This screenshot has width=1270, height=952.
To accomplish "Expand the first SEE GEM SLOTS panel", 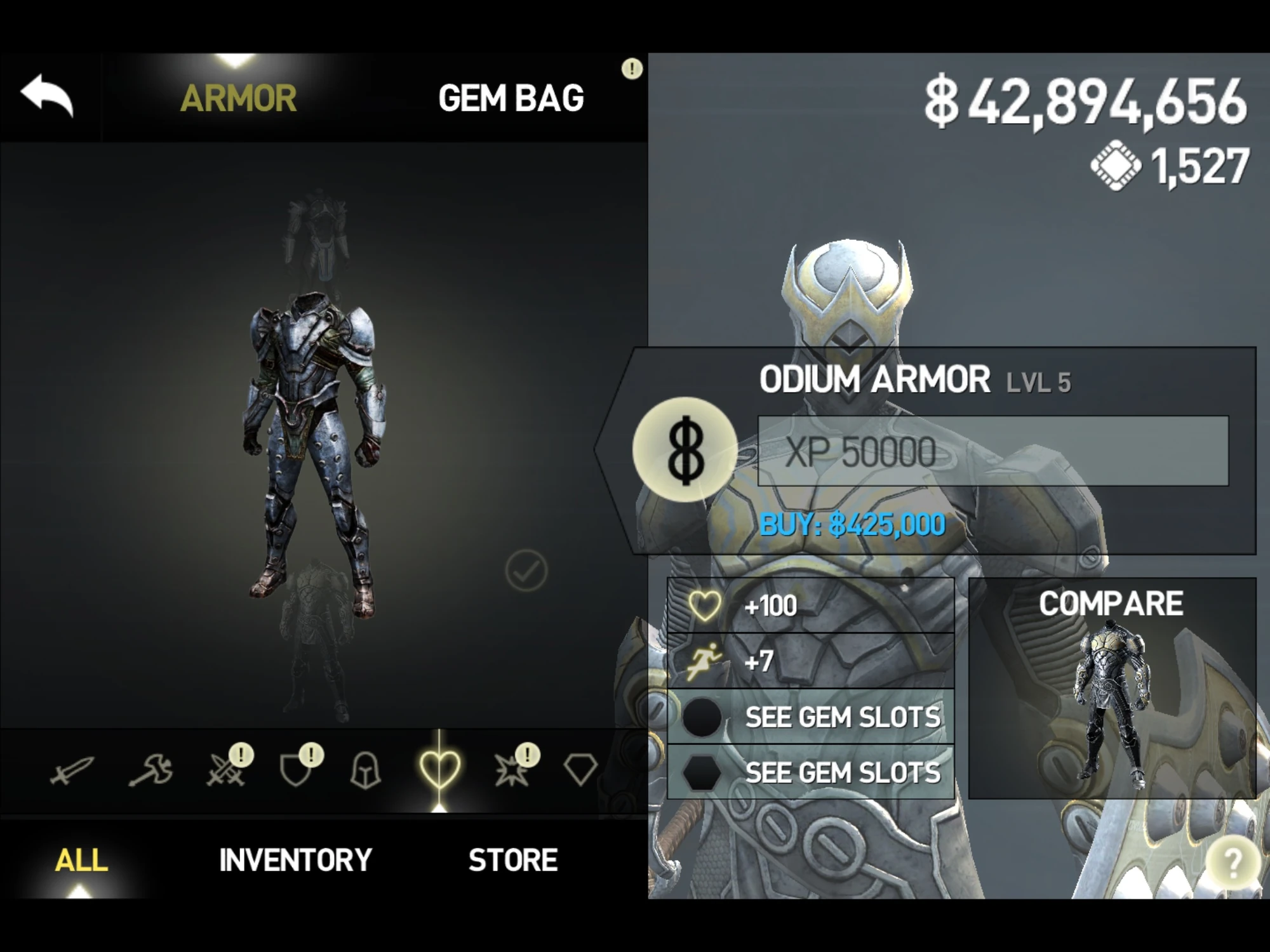I will click(x=843, y=716).
